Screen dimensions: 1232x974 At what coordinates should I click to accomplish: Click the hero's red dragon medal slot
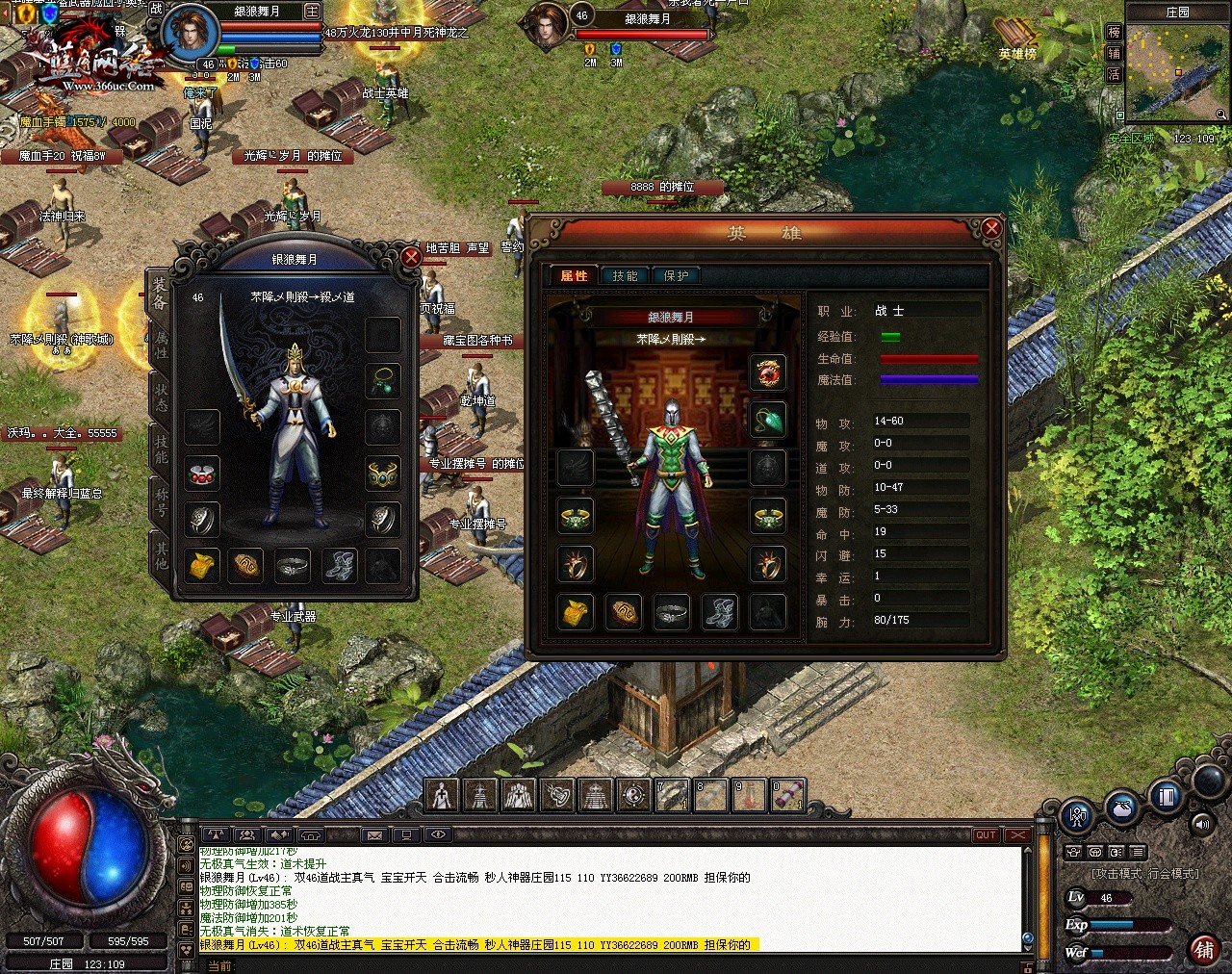[x=768, y=372]
